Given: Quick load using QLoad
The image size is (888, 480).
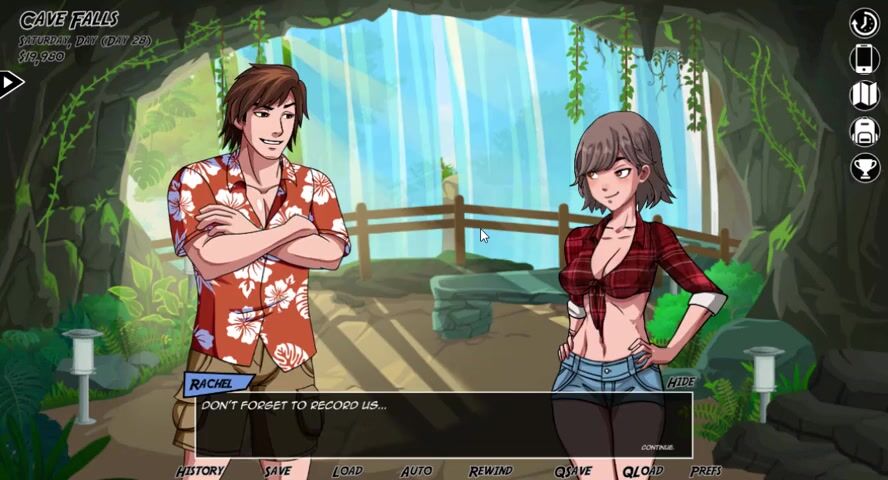Looking at the screenshot, I should coord(642,471).
